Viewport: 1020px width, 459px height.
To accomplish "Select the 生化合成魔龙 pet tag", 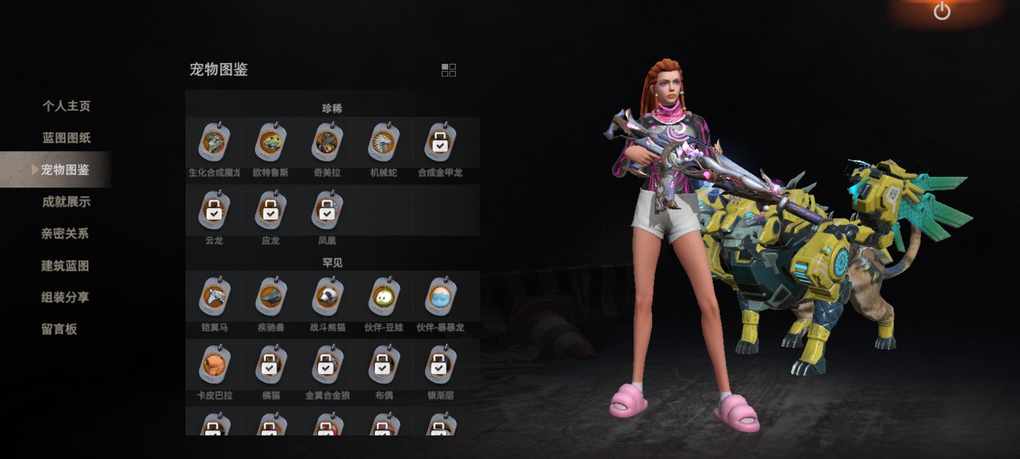I will click(214, 144).
